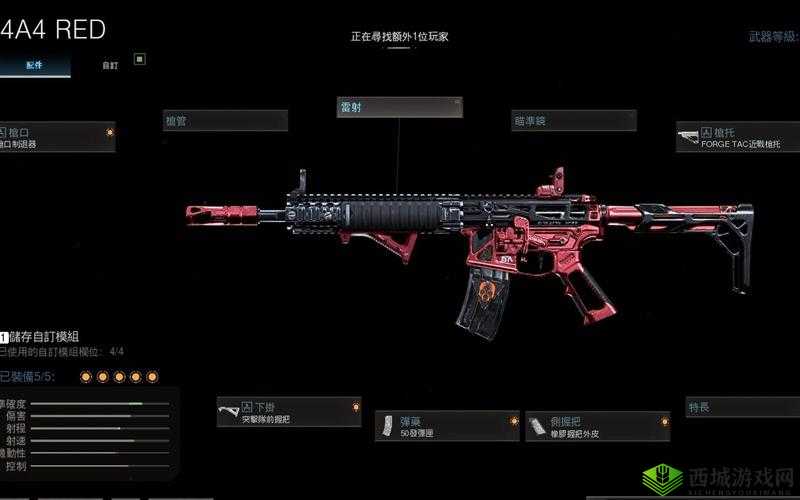
Task: Choose the 側握把 rear grip slot
Action: (597, 426)
